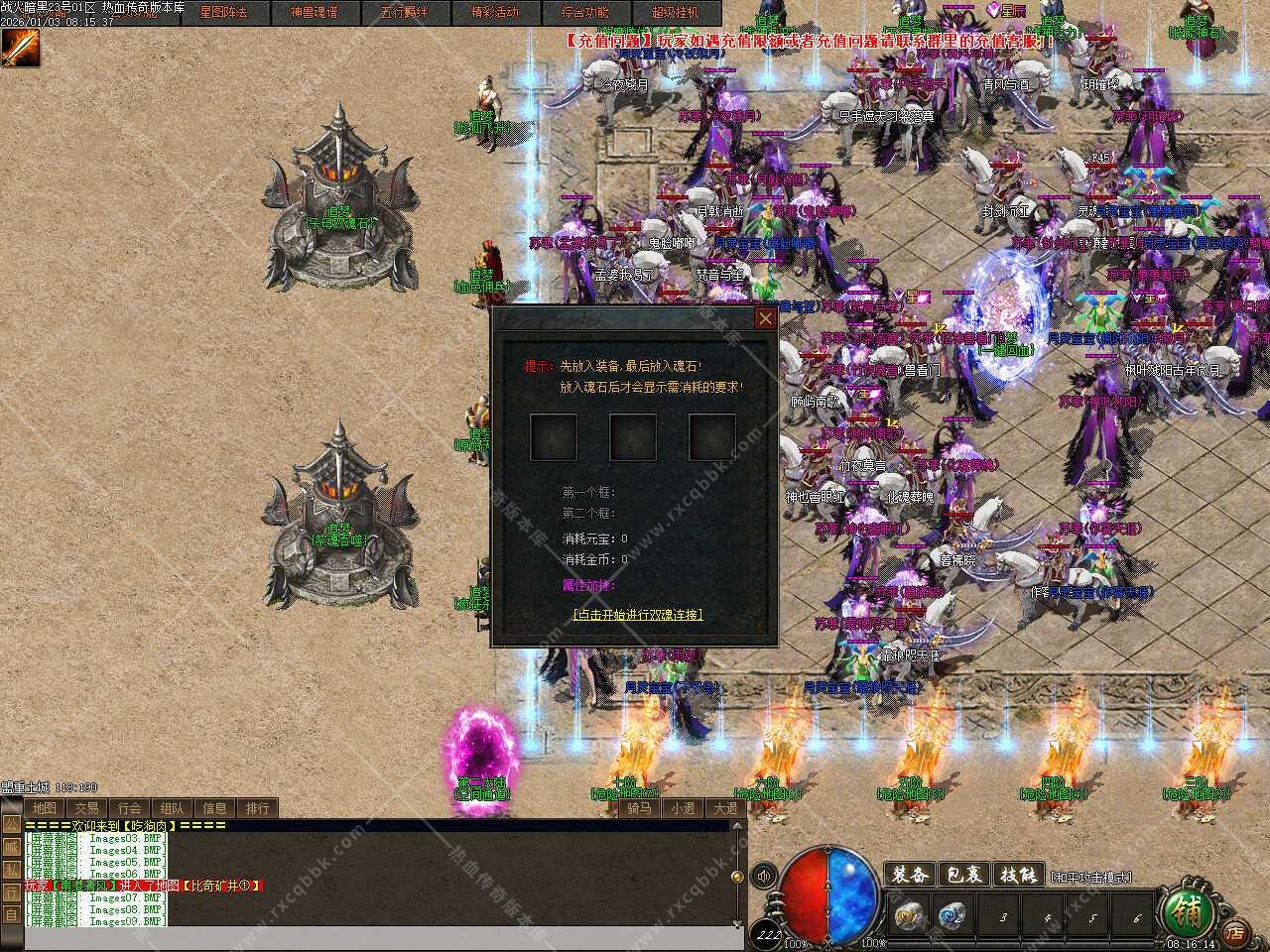Open the 地图 map tab
The width and height of the screenshot is (1270, 952).
[45, 808]
